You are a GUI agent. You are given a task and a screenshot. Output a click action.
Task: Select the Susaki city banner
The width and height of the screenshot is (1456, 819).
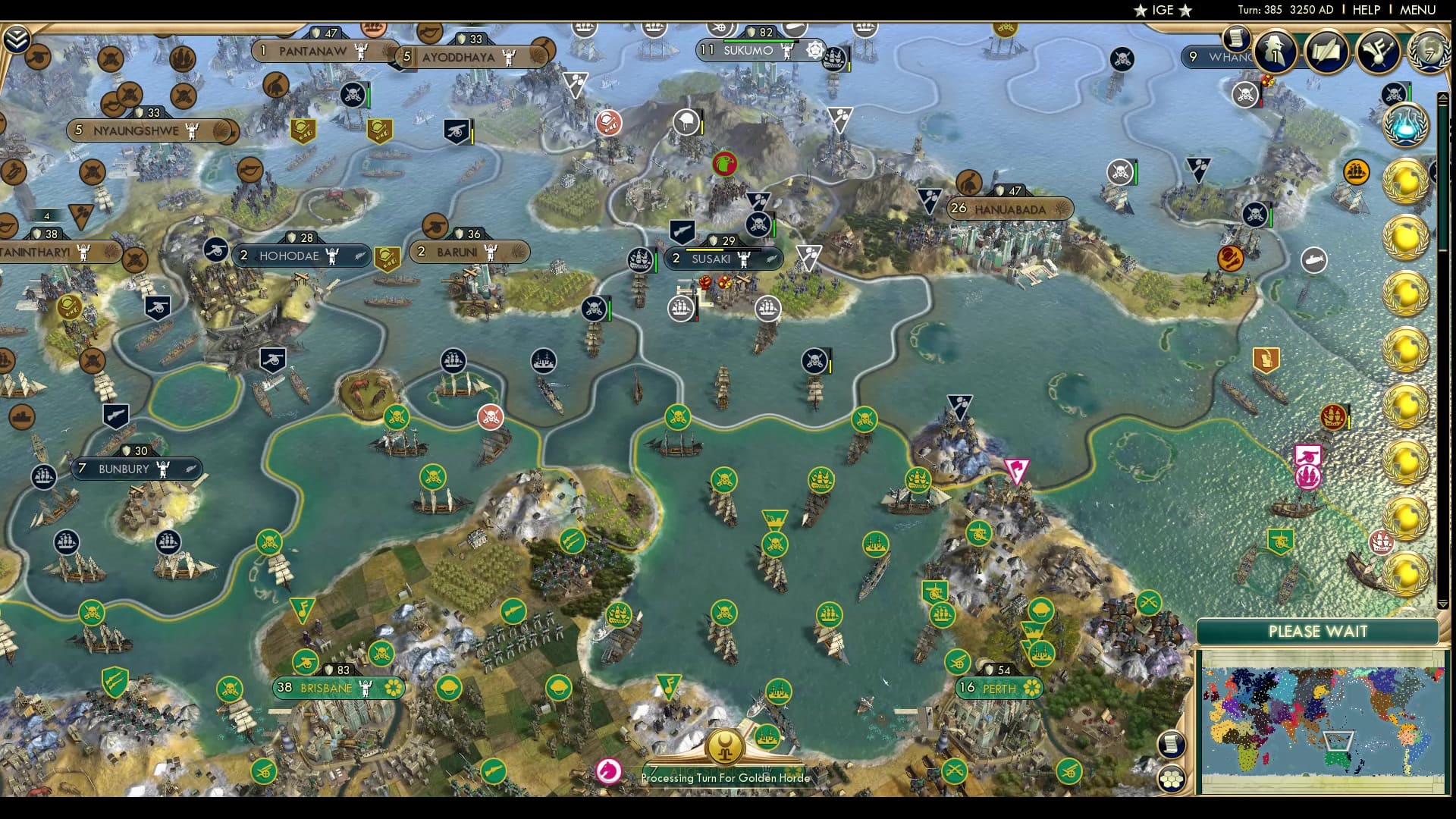tap(711, 259)
